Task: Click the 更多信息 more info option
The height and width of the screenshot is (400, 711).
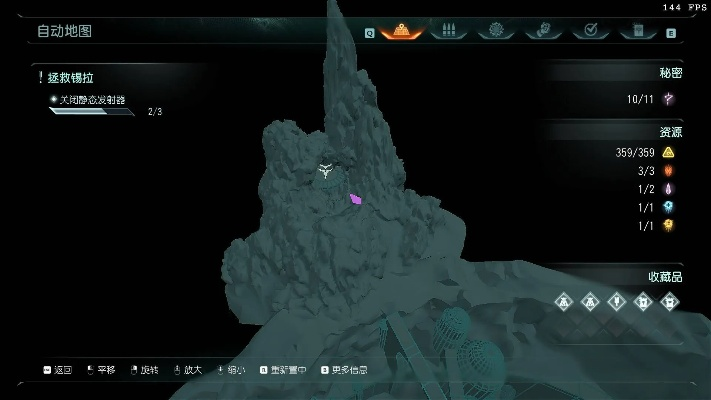Action: coord(344,370)
